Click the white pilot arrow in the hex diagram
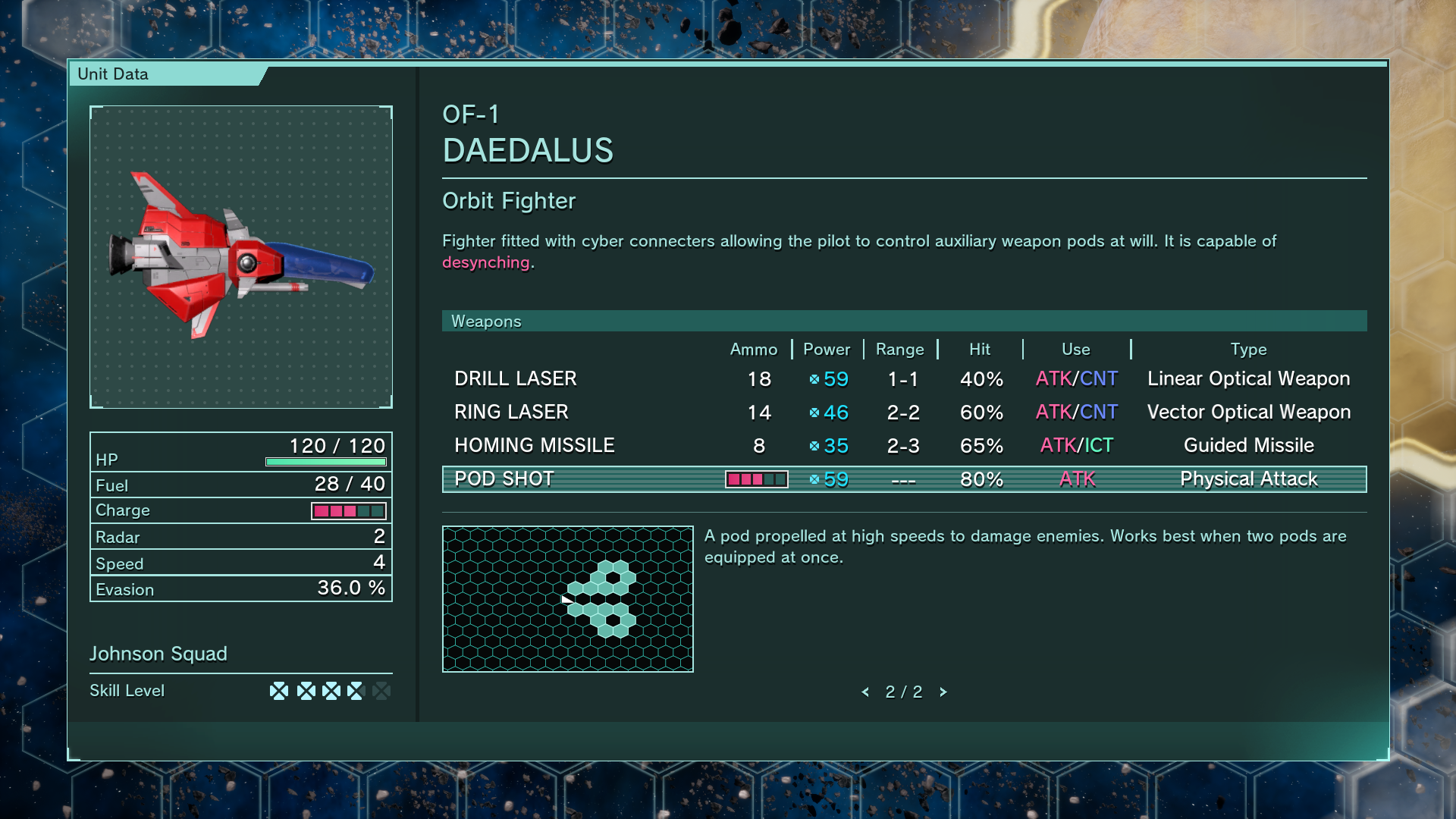This screenshot has width=1456, height=819. [x=567, y=599]
